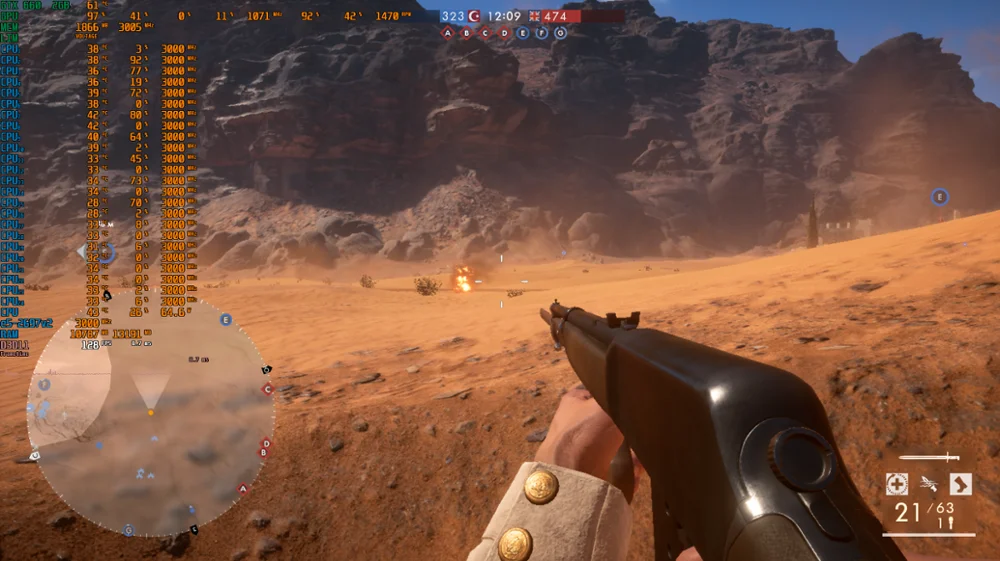Viewport: 1000px width, 561px height.
Task: Select flag F in the top objective row
Action: coord(541,33)
